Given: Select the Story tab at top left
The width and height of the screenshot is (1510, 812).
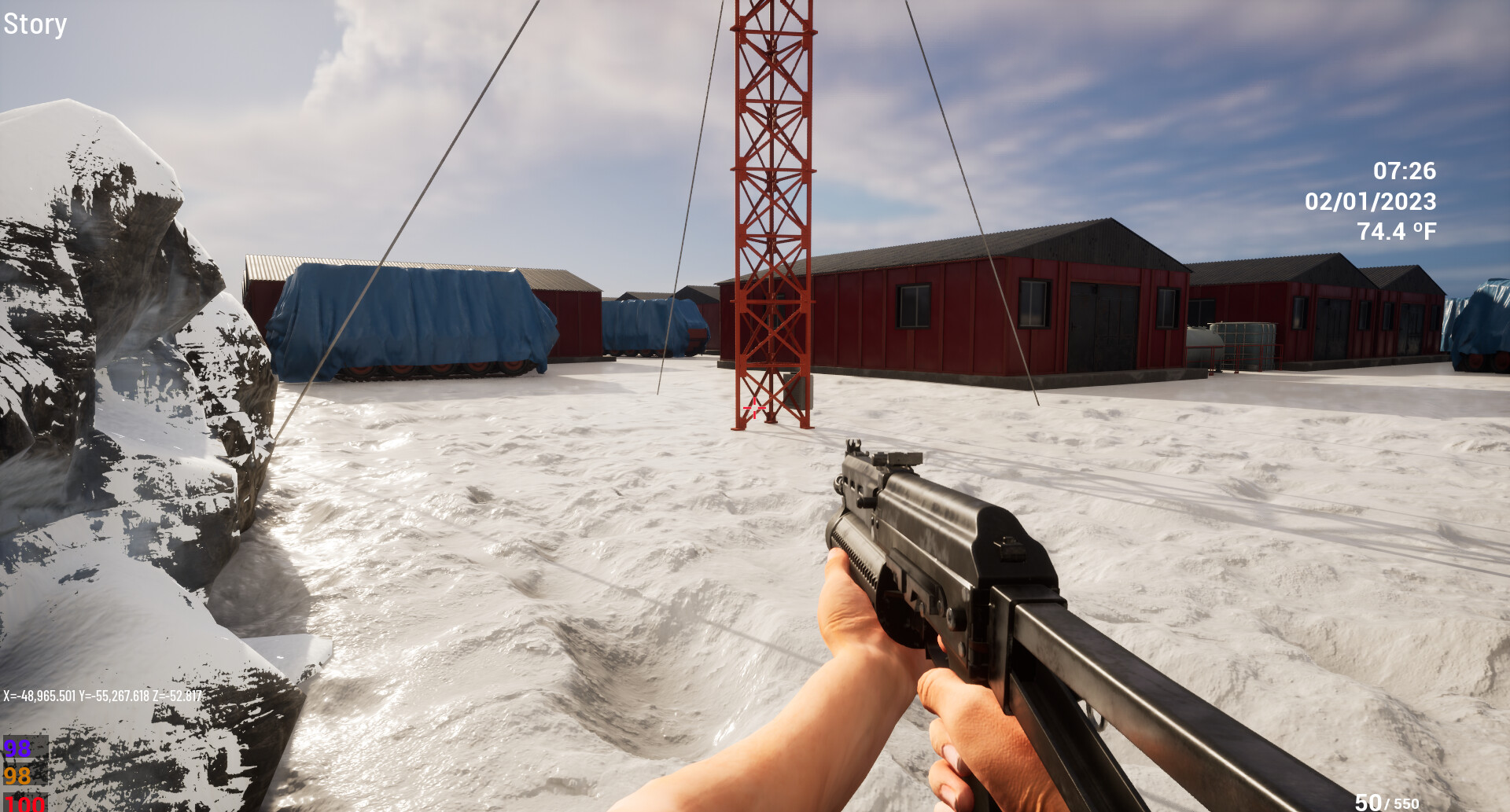Looking at the screenshot, I should click(35, 24).
